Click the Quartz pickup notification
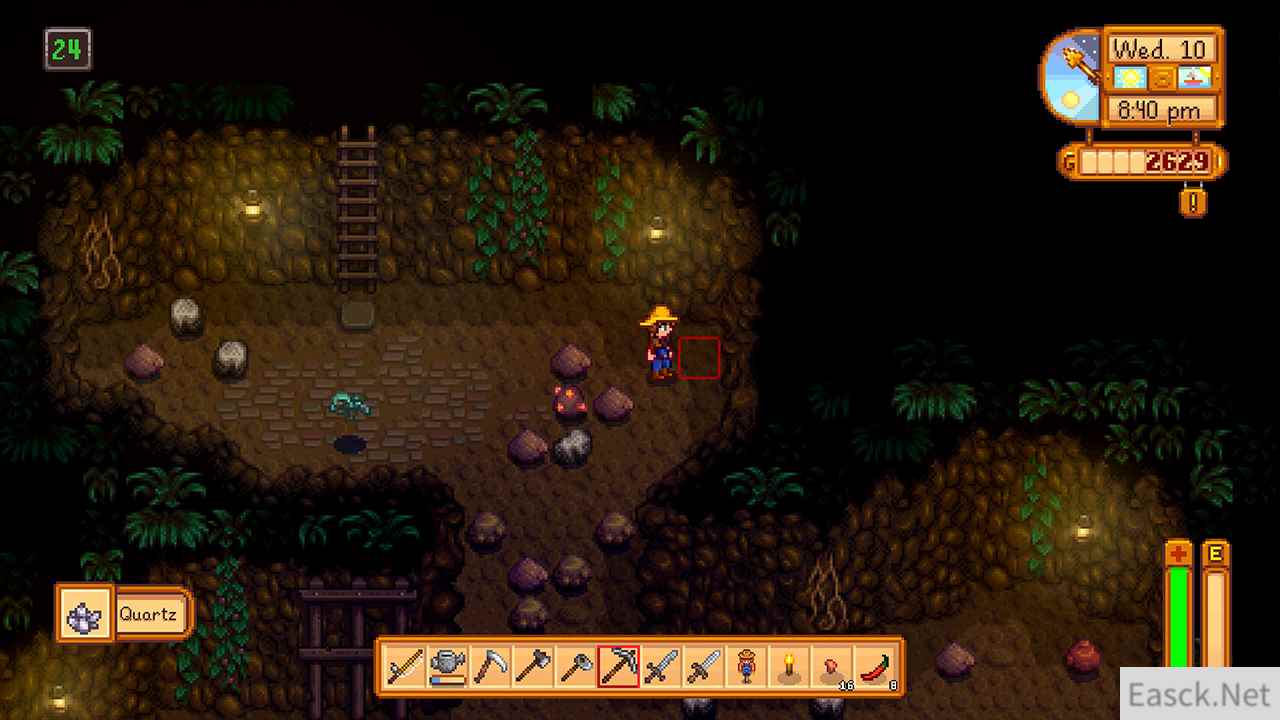Image resolution: width=1280 pixels, height=720 pixels. (122, 613)
